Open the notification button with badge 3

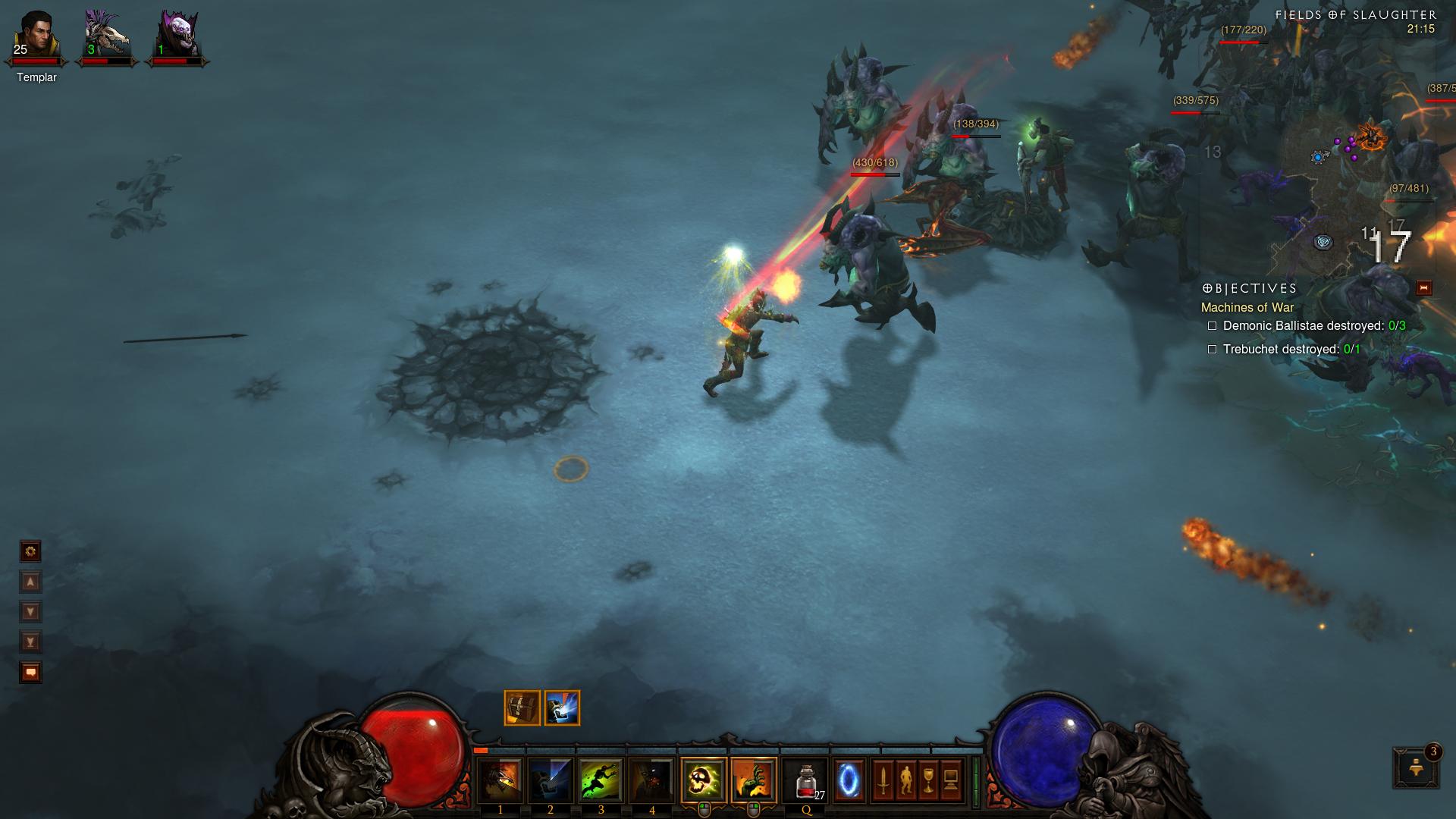click(1415, 767)
